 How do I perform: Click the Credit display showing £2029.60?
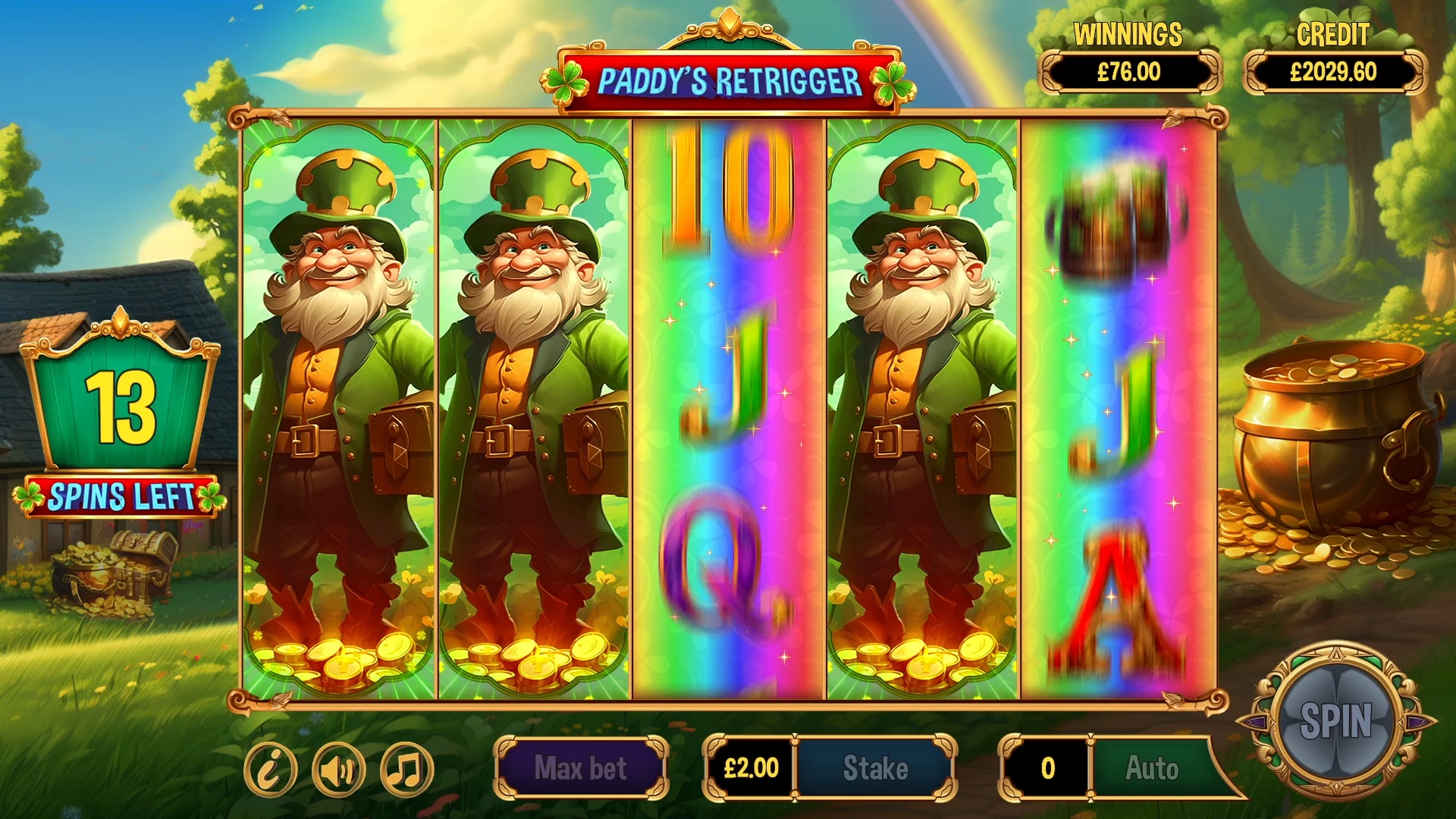click(1333, 72)
